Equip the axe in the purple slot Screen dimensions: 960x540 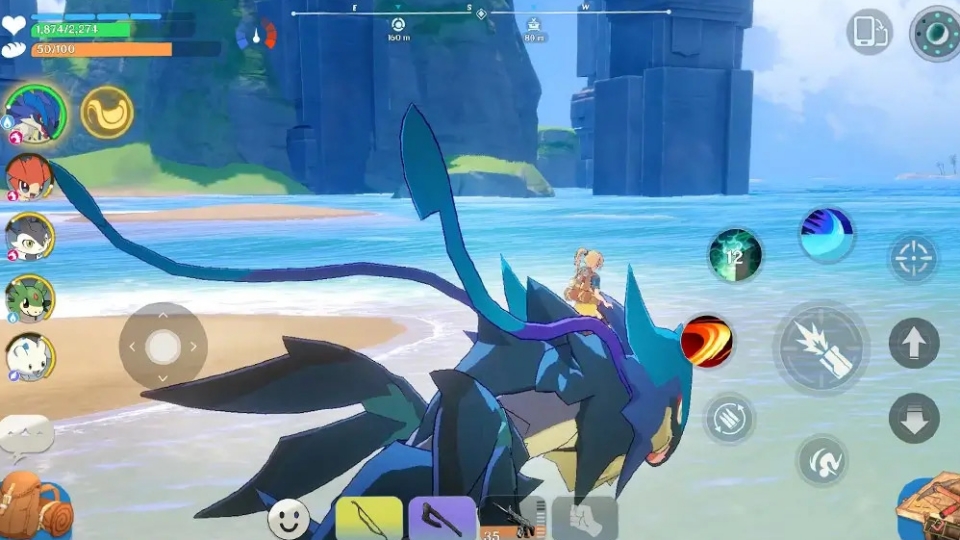pyautogui.click(x=442, y=518)
